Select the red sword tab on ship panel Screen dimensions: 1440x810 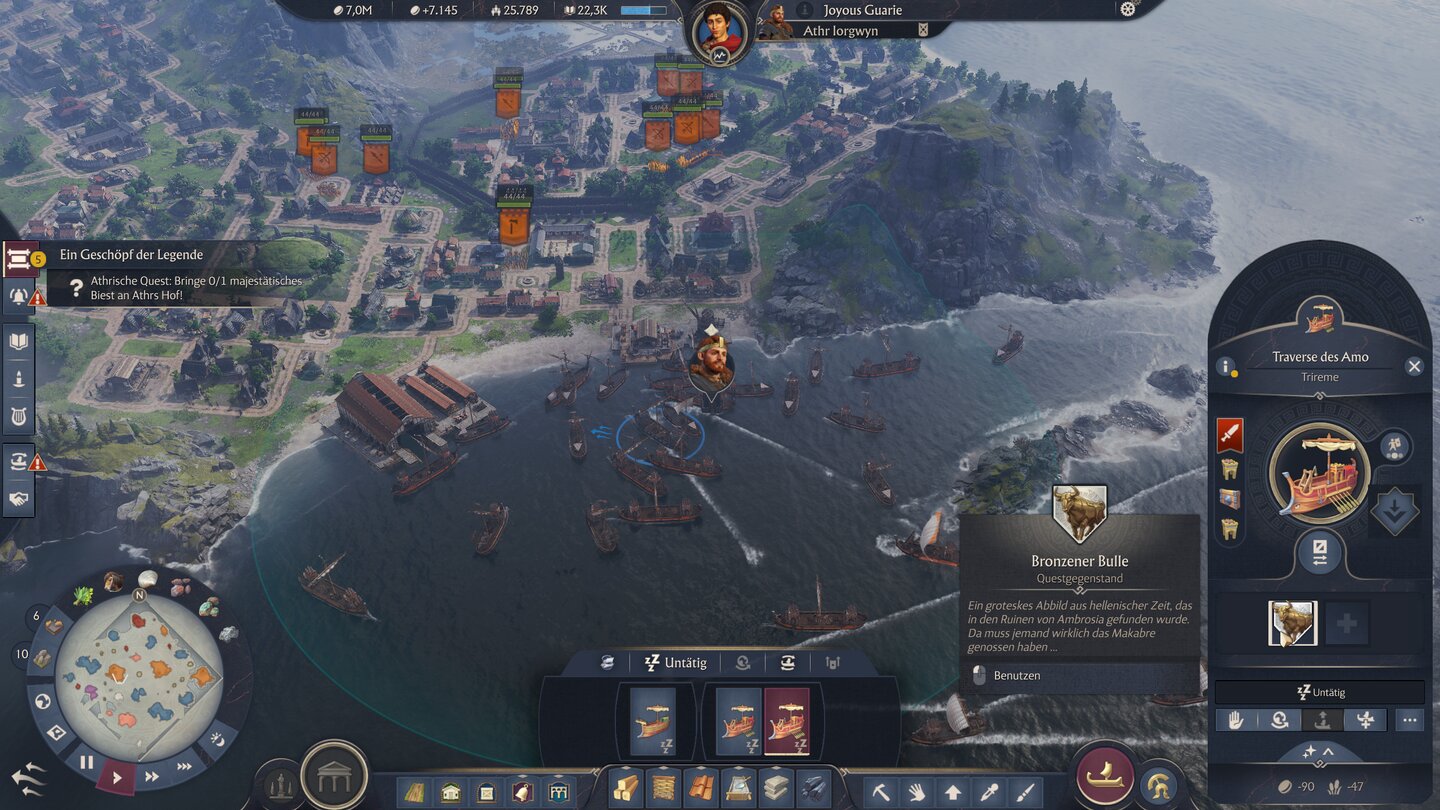1230,435
